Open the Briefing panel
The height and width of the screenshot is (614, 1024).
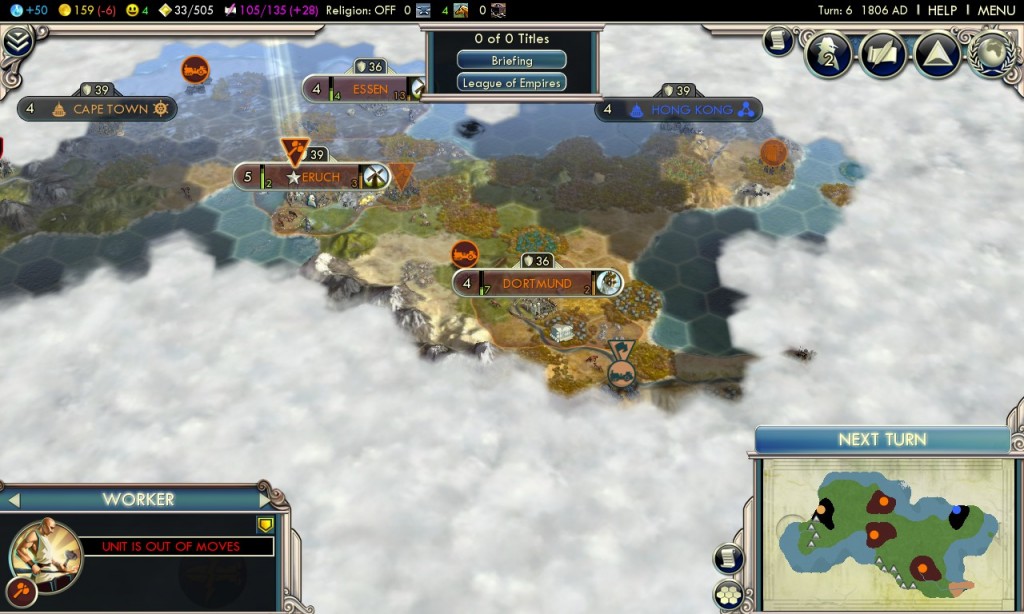[x=511, y=61]
